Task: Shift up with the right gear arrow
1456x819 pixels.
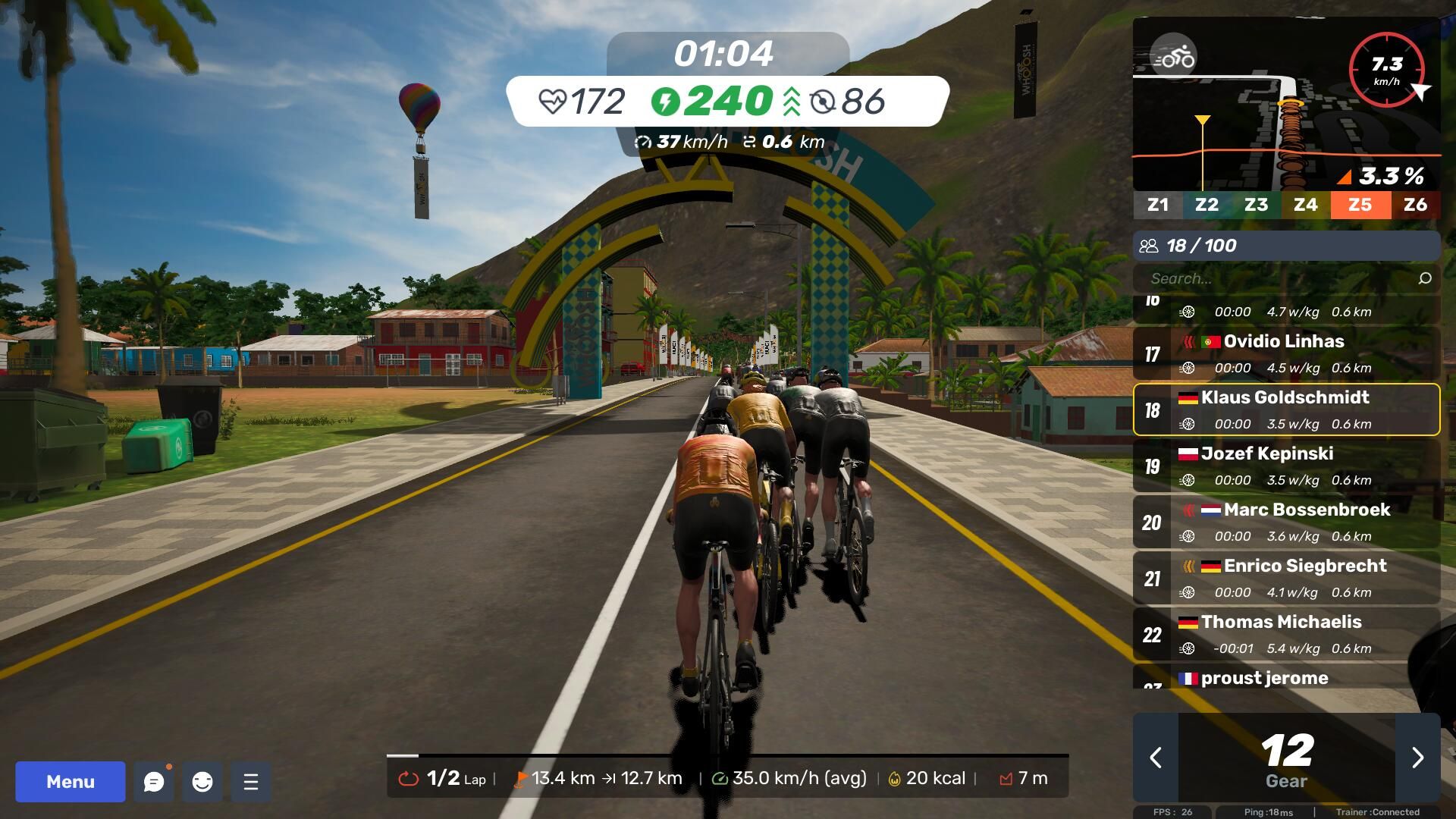Action: pyautogui.click(x=1417, y=758)
